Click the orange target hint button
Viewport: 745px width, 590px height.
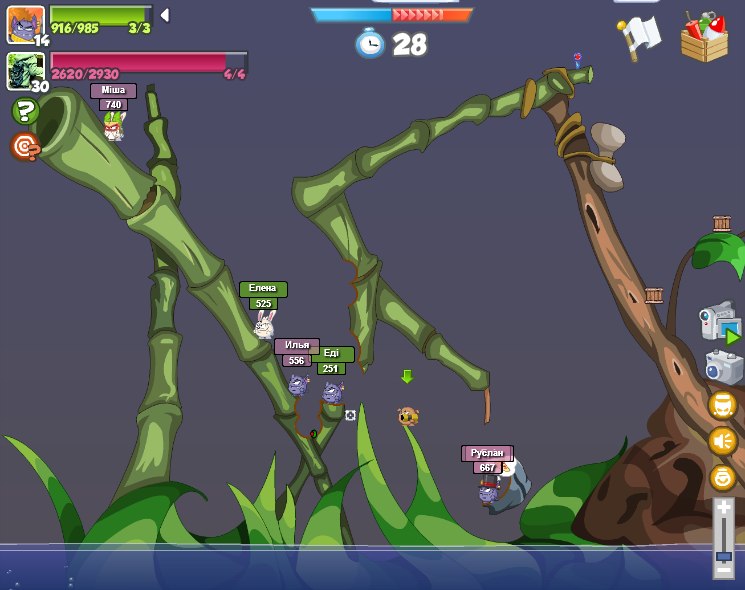(x=25, y=147)
